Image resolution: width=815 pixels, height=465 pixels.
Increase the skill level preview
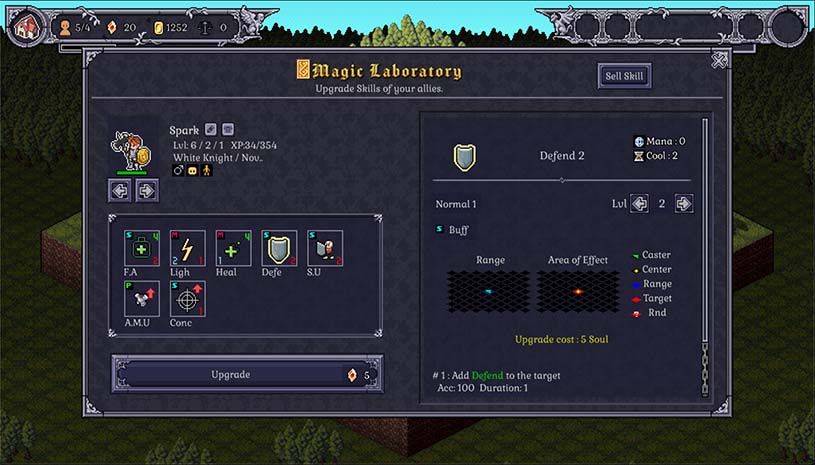pos(684,204)
